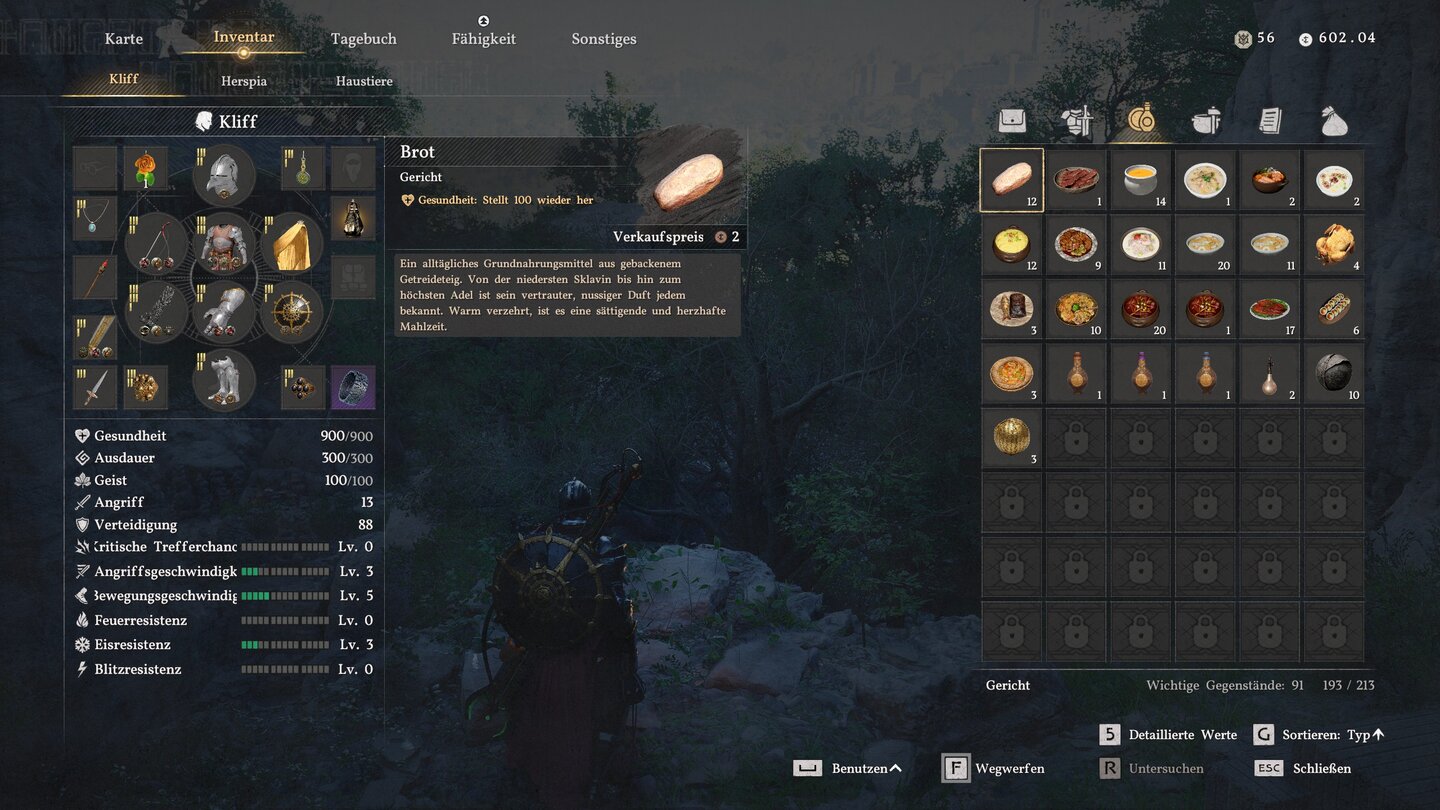Screen dimensions: 1440x810
Task: Select the equipped helmet slot
Action: pyautogui.click(x=223, y=176)
